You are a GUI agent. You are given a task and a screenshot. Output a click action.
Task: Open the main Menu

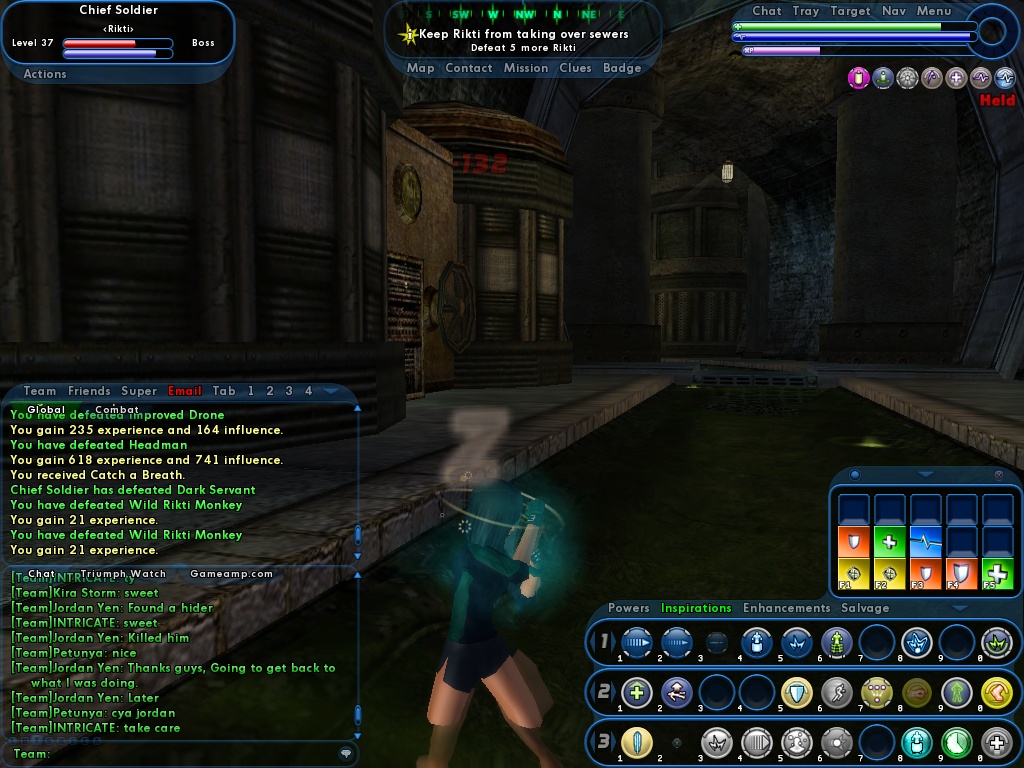[x=934, y=11]
